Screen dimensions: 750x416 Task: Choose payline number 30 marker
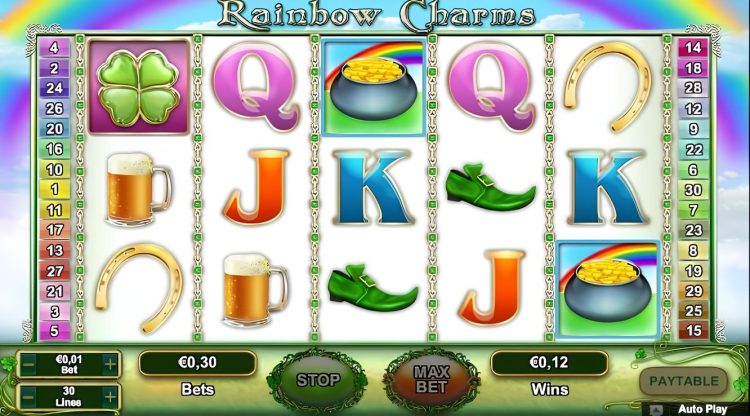(693, 189)
